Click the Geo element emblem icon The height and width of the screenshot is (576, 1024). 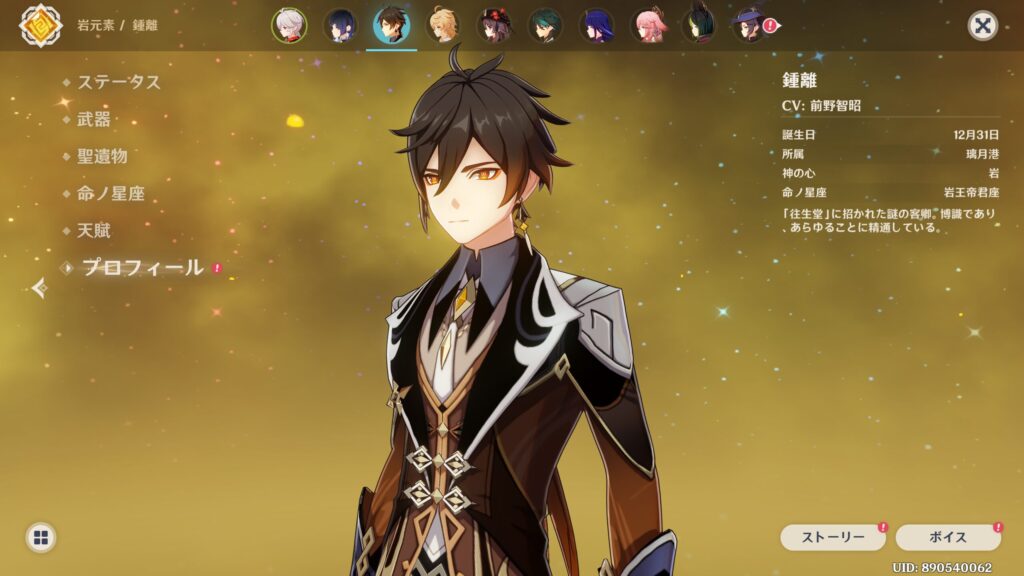click(40, 26)
